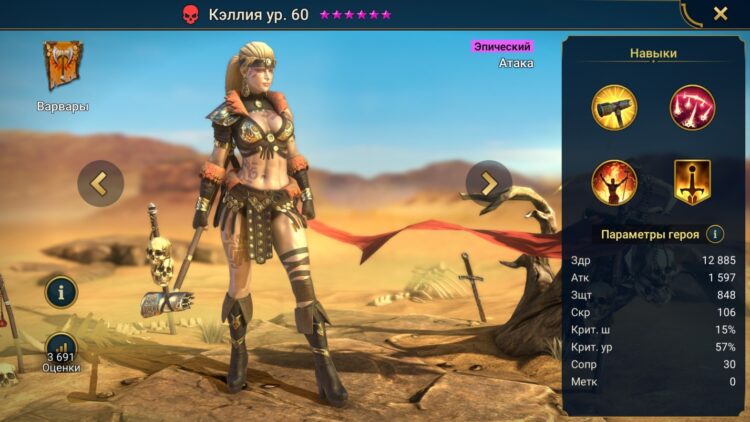Open the Варвары faction banner

63,67
